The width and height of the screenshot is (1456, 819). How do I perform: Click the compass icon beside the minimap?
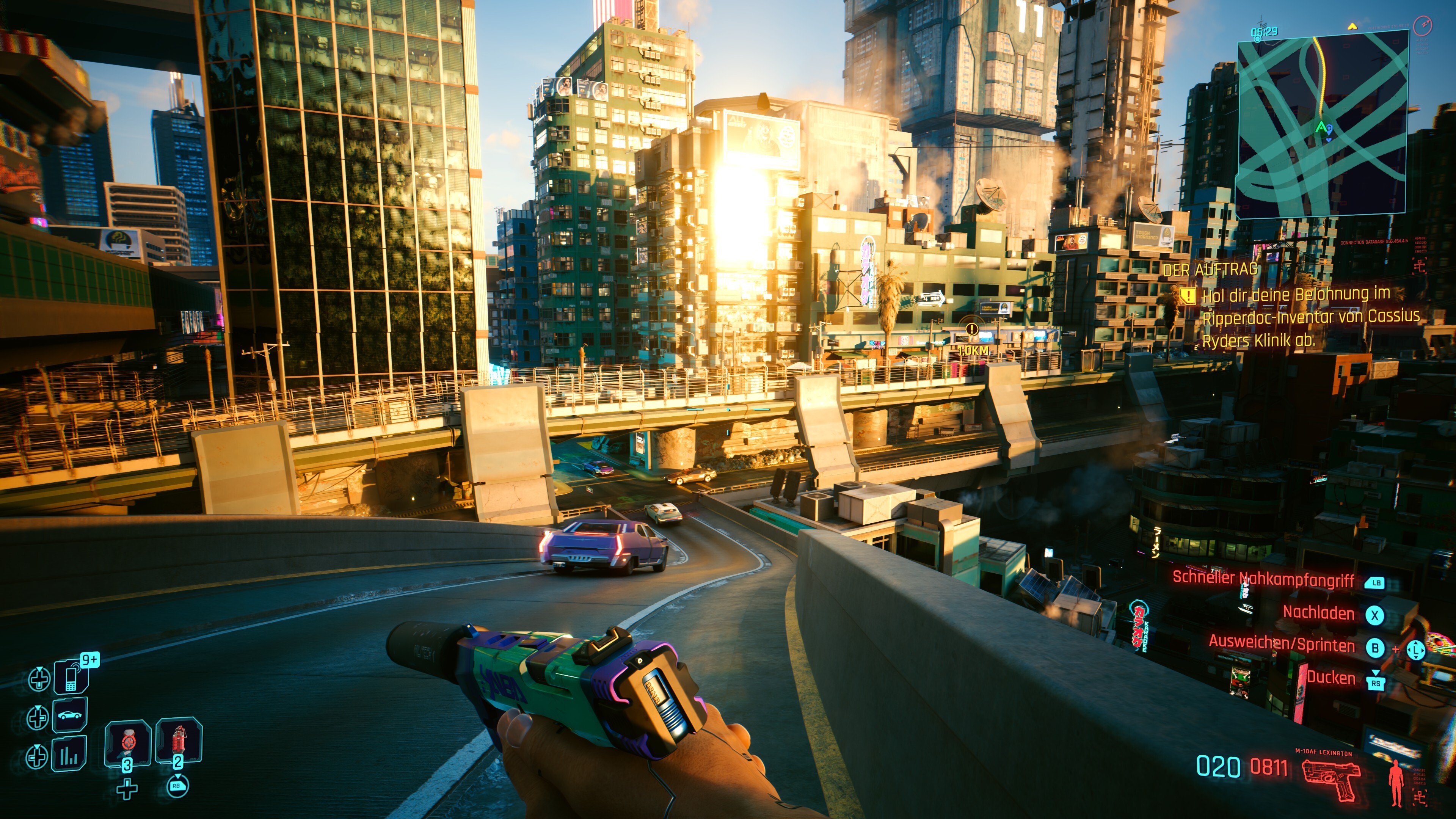coord(1422,25)
